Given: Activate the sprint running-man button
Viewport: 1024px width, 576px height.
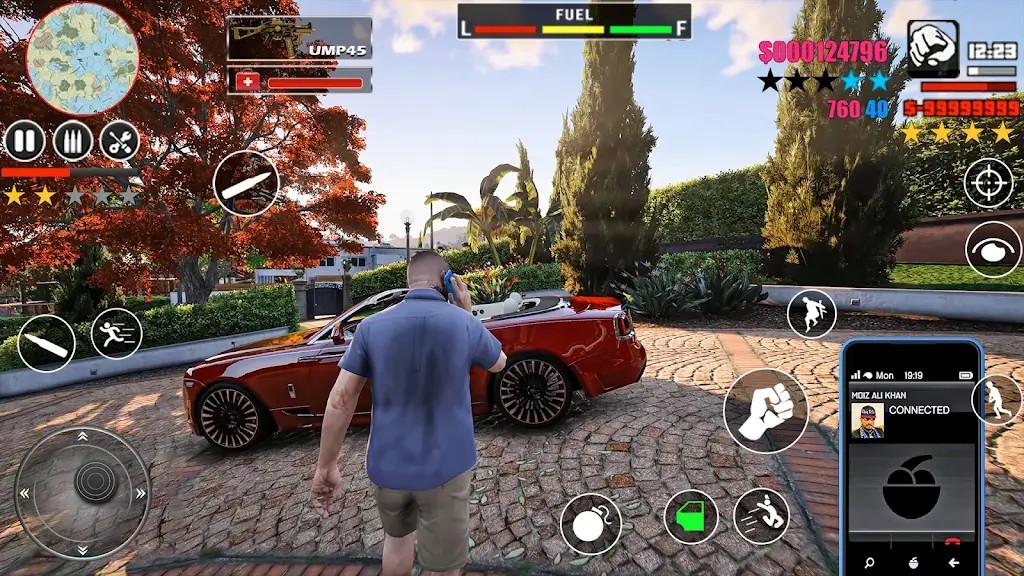Looking at the screenshot, I should [x=117, y=333].
